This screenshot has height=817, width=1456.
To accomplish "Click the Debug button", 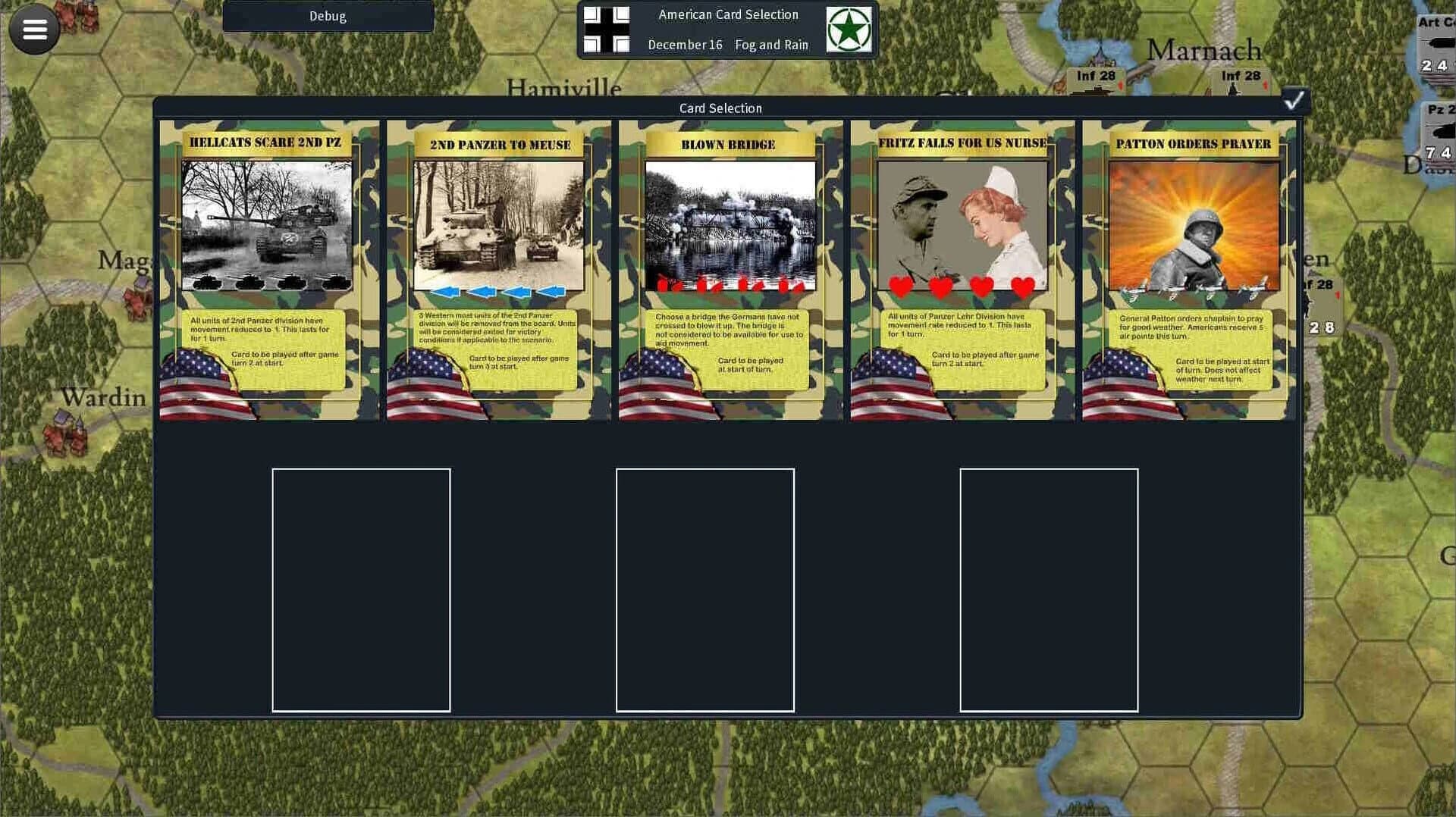I will [328, 16].
